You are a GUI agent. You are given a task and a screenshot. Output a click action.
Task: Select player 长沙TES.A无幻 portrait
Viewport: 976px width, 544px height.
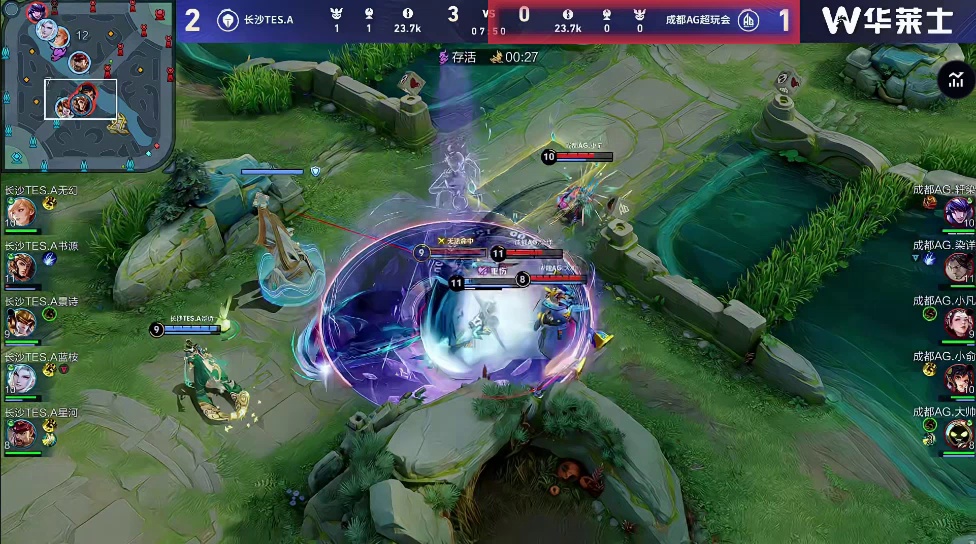[20, 211]
